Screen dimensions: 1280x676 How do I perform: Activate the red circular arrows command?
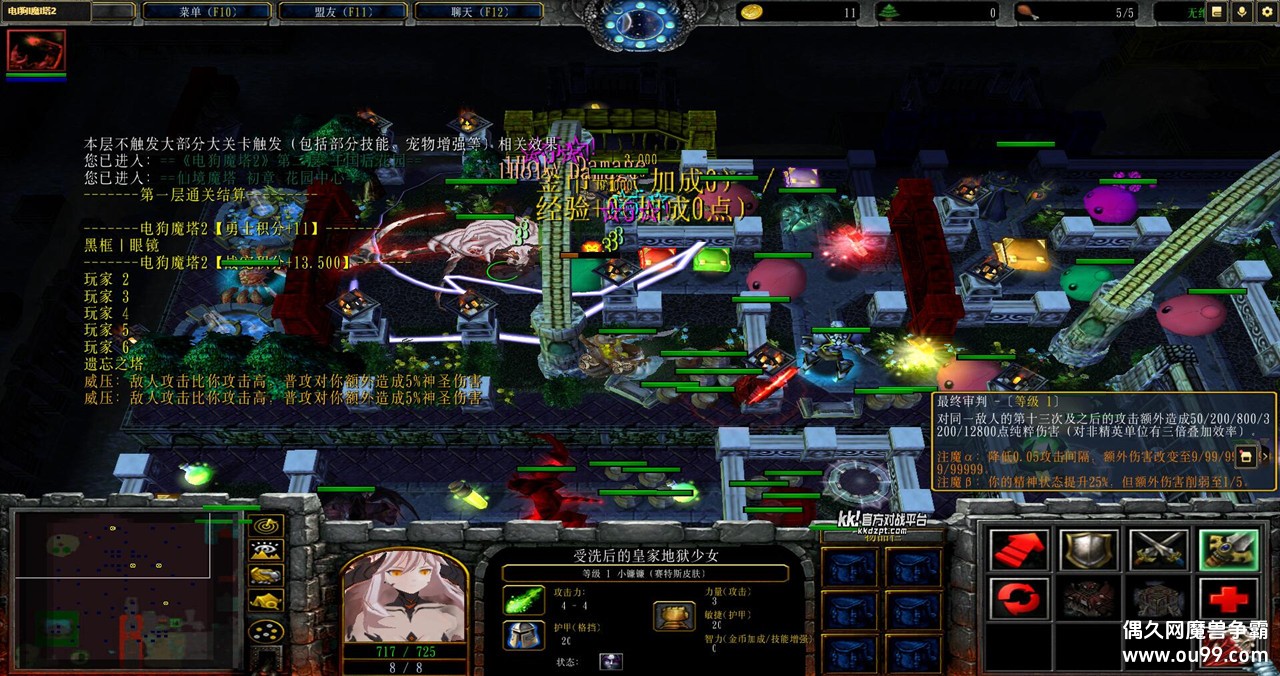1019,598
